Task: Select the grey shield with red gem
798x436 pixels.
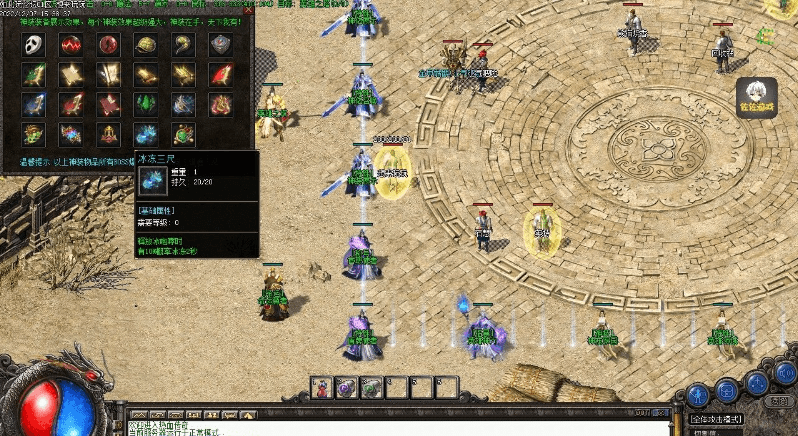Action: [220, 45]
